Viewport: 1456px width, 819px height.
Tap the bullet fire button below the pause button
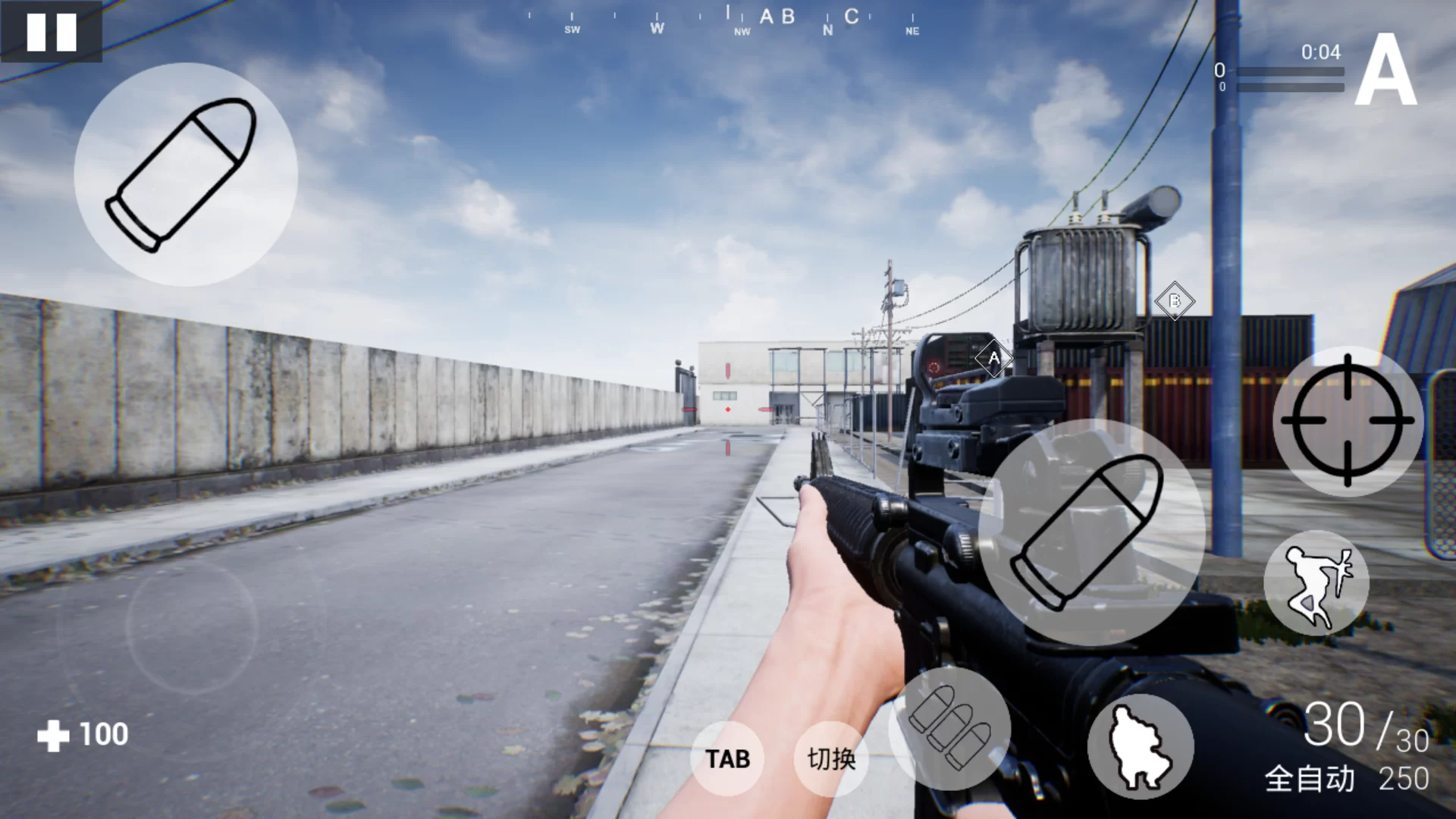pos(186,174)
